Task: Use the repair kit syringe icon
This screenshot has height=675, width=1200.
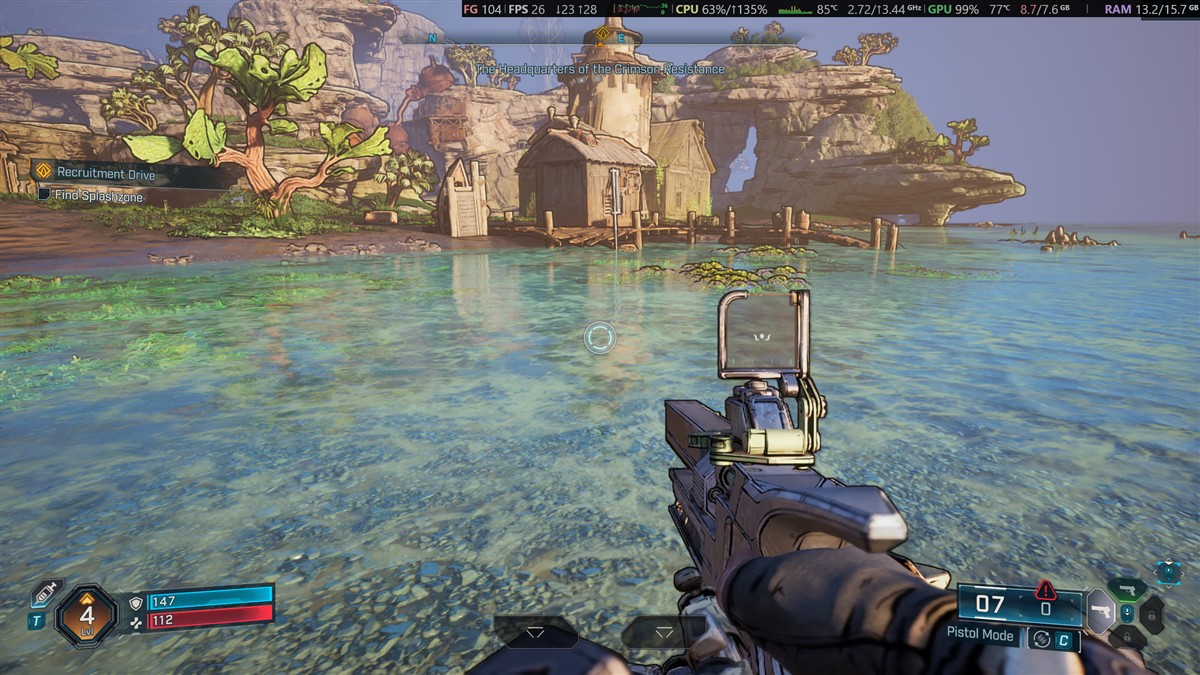Action: coord(46,593)
